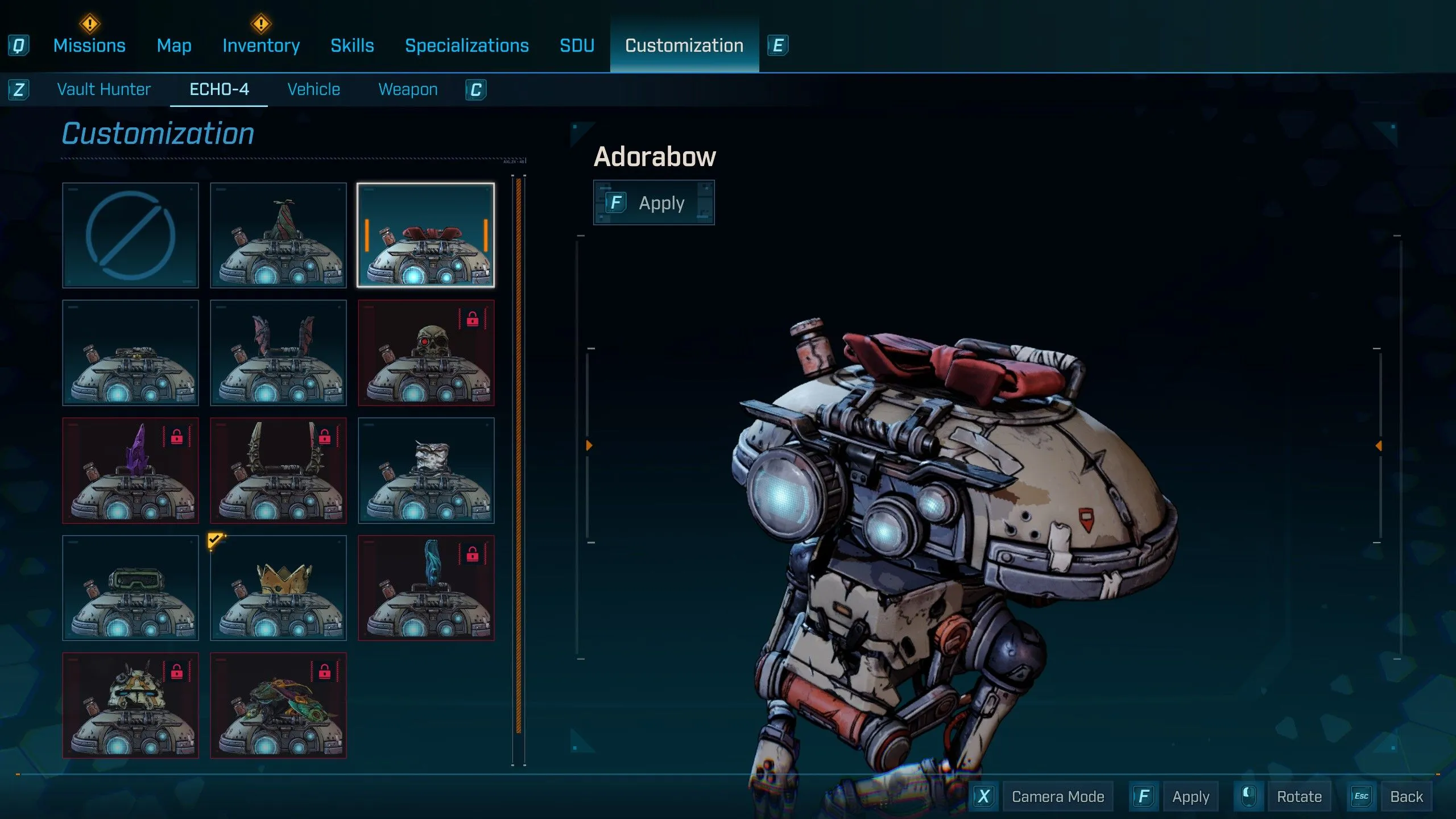Open the Missions tab
Screen dimensions: 1456x819
(x=89, y=45)
